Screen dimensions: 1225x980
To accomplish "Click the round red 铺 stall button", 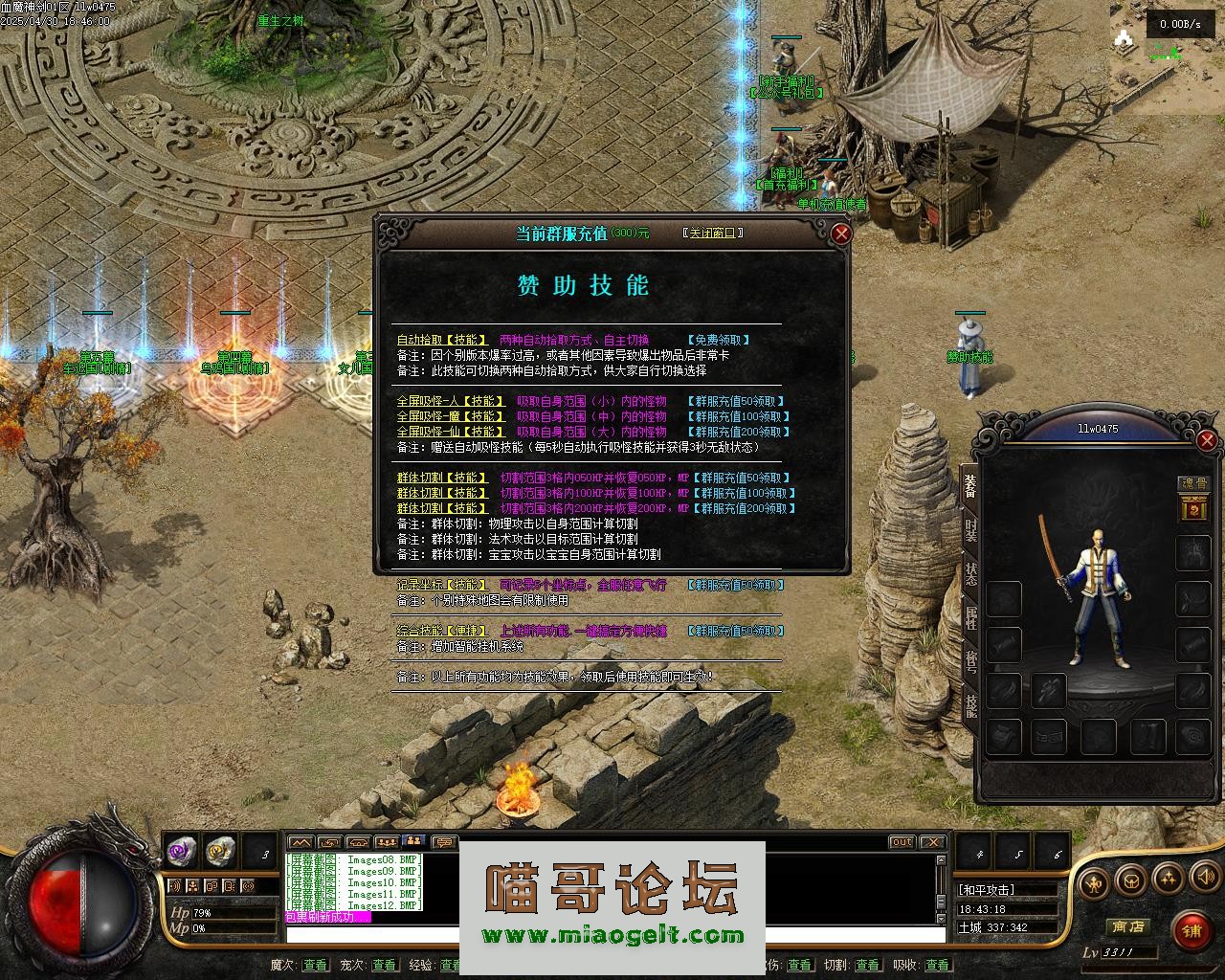I will tap(1191, 930).
